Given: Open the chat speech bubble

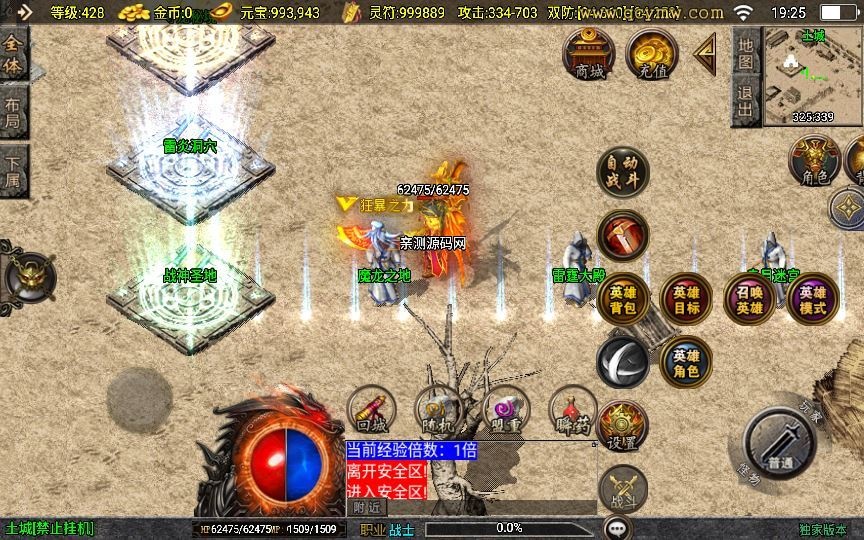Looking at the screenshot, I should coord(617,527).
